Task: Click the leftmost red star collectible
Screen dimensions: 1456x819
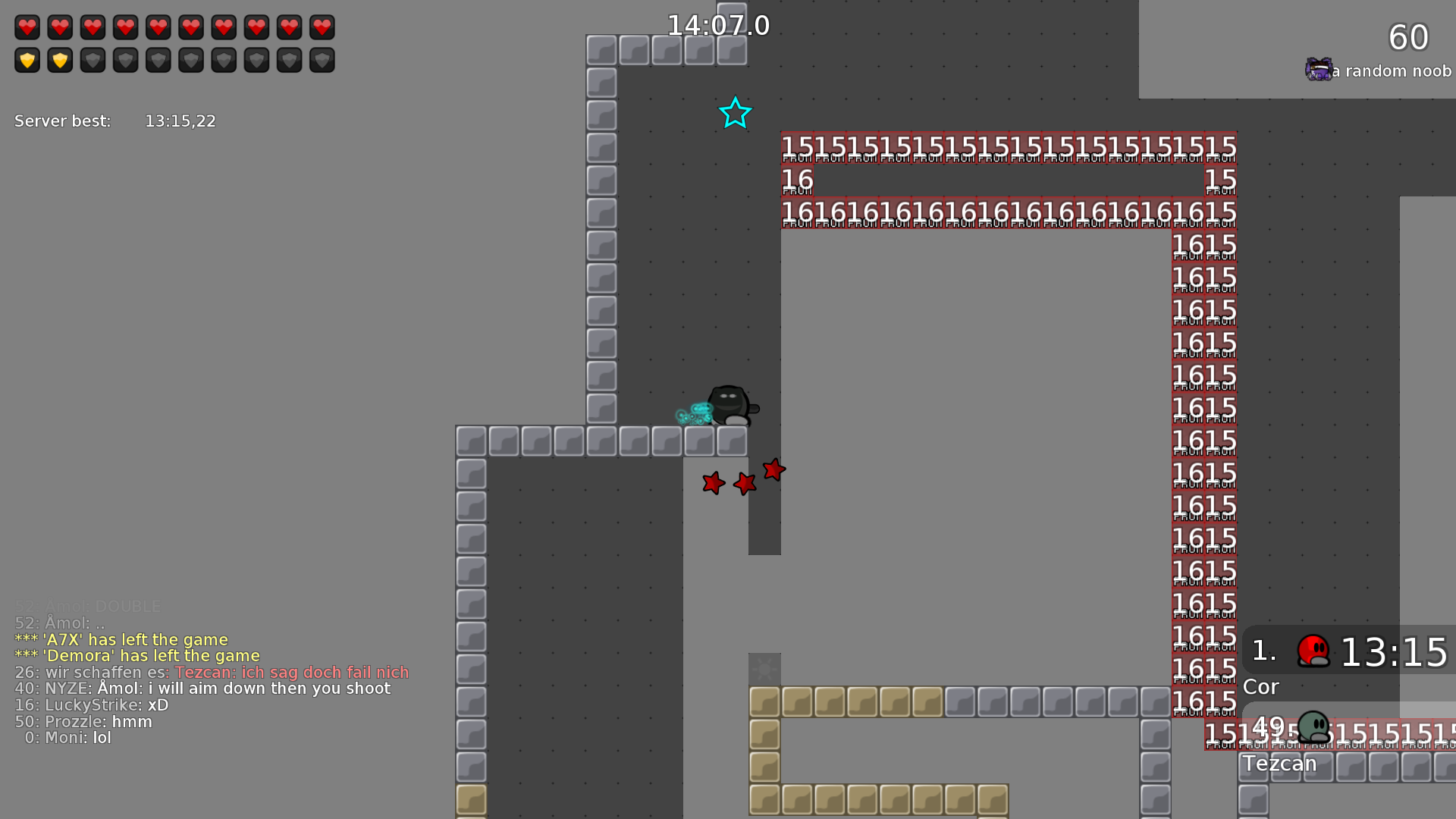Action: [713, 483]
